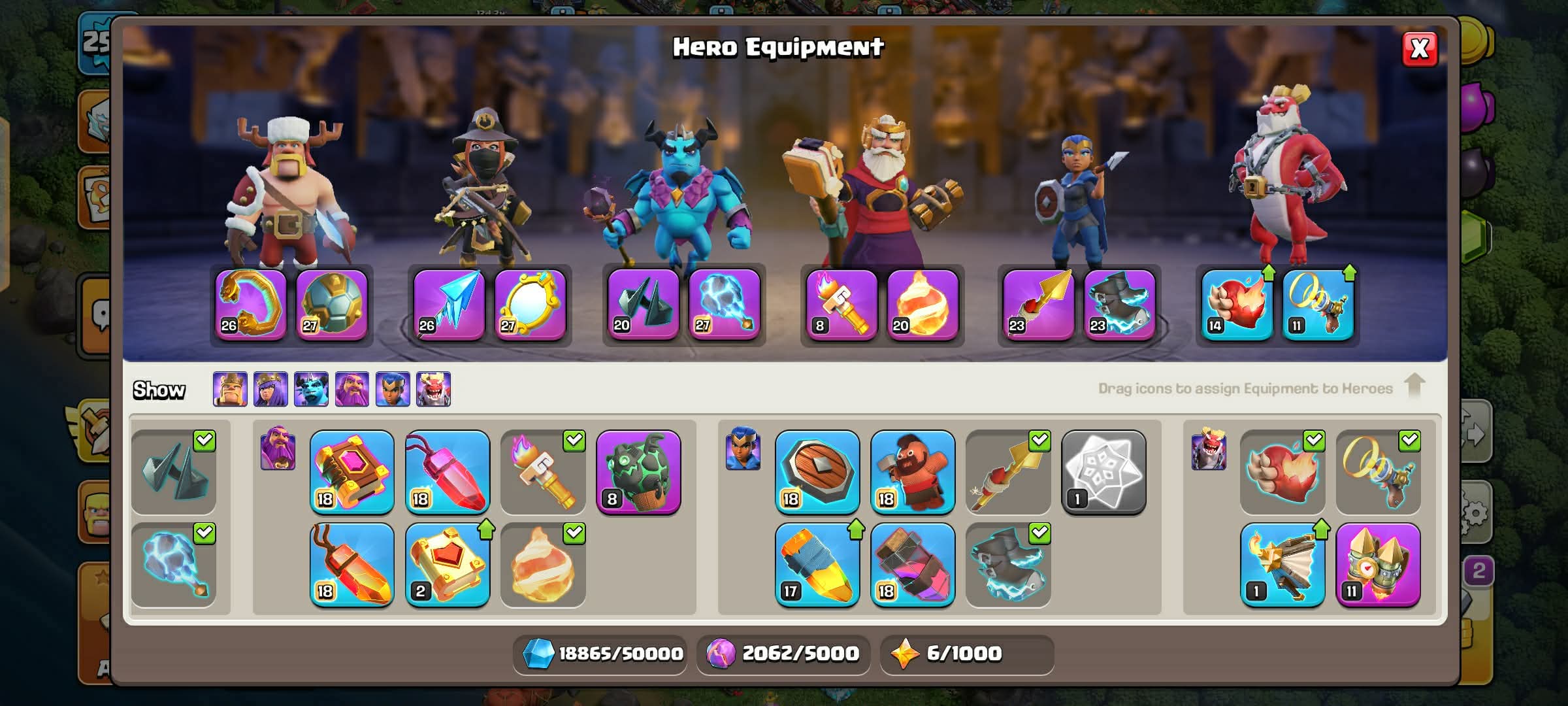Toggle the red Dragon Duke filter

click(433, 390)
